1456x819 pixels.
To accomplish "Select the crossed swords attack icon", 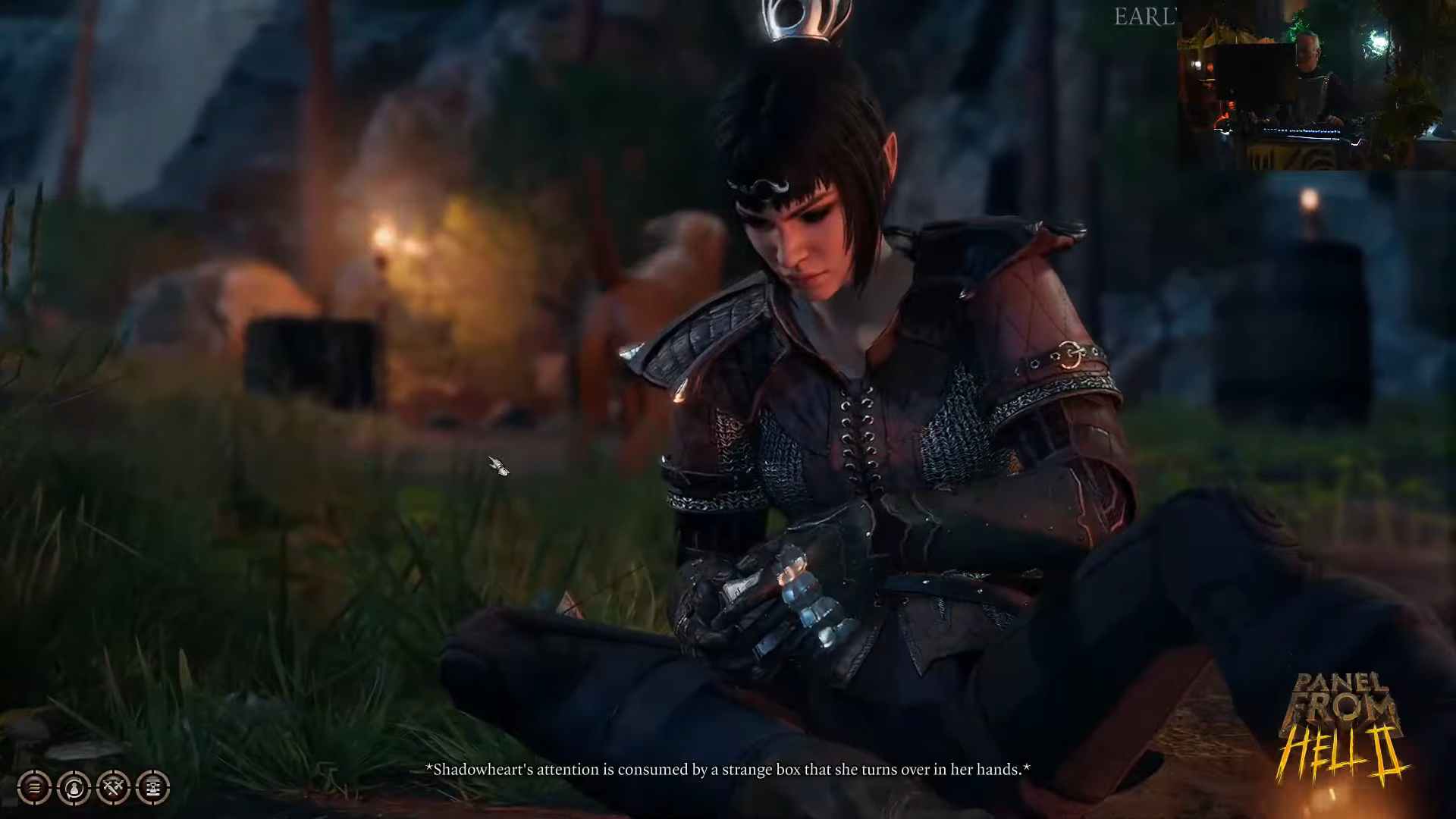I will click(x=113, y=788).
